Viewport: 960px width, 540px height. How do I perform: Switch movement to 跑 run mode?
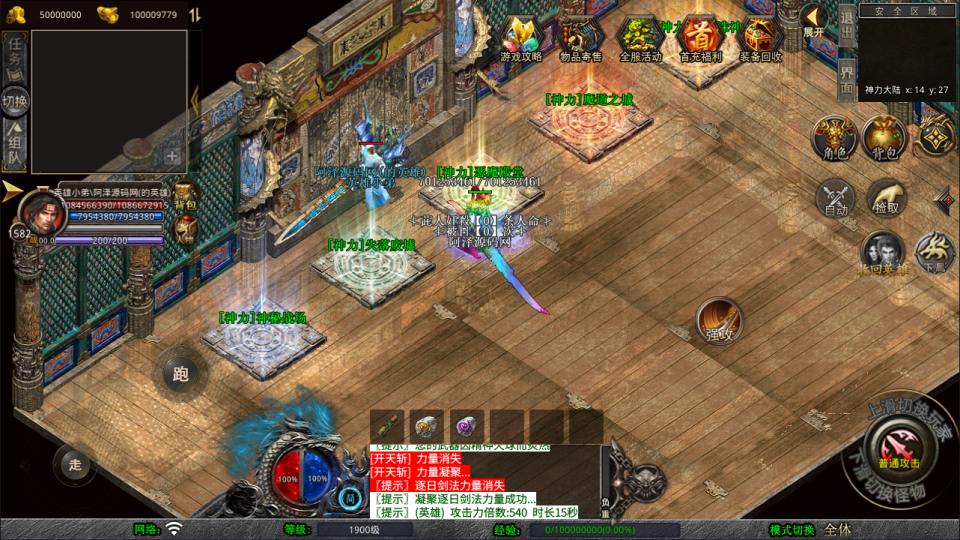(180, 374)
